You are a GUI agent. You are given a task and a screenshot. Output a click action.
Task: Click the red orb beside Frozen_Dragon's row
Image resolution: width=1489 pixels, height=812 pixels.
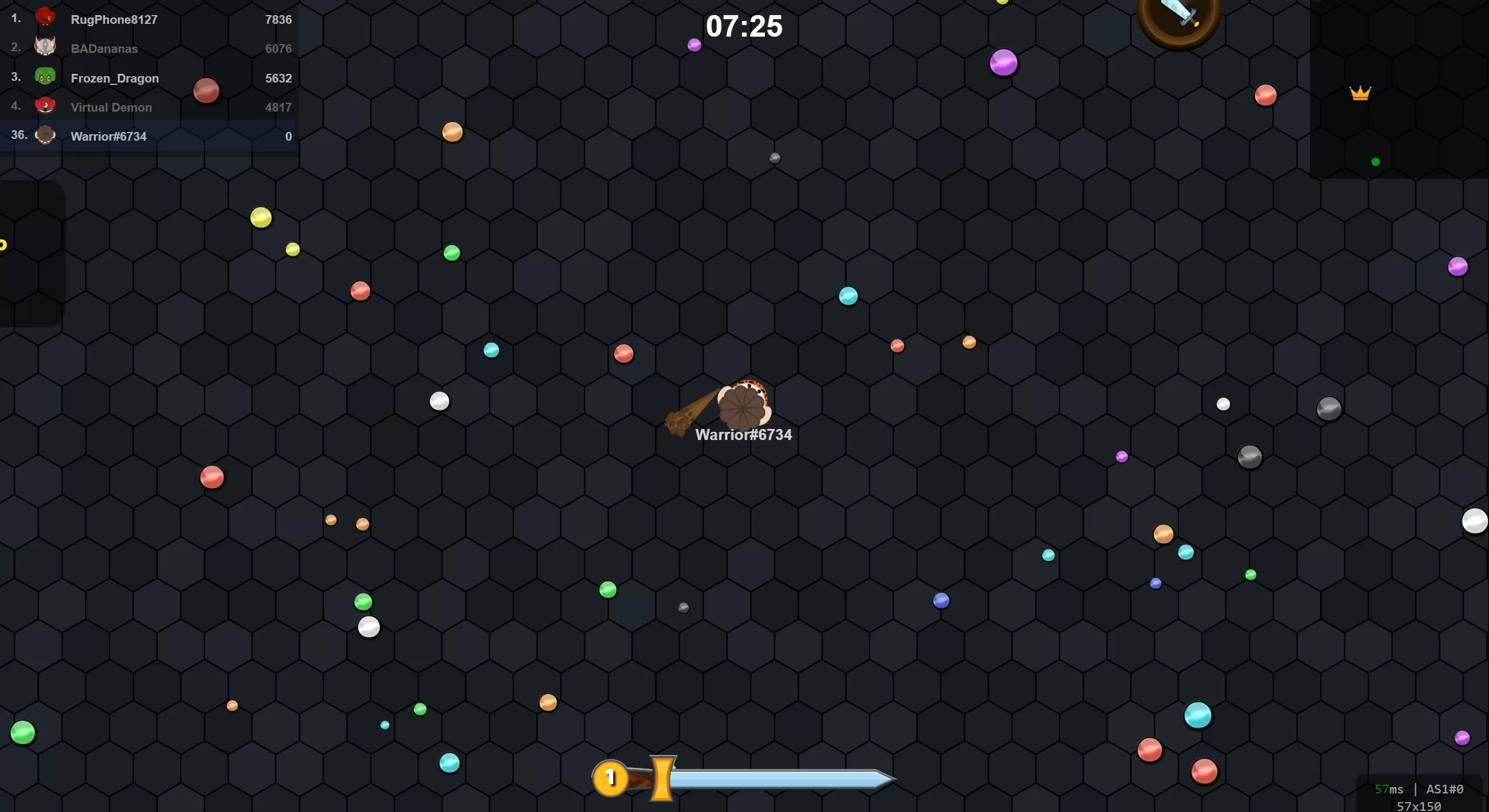pyautogui.click(x=206, y=90)
